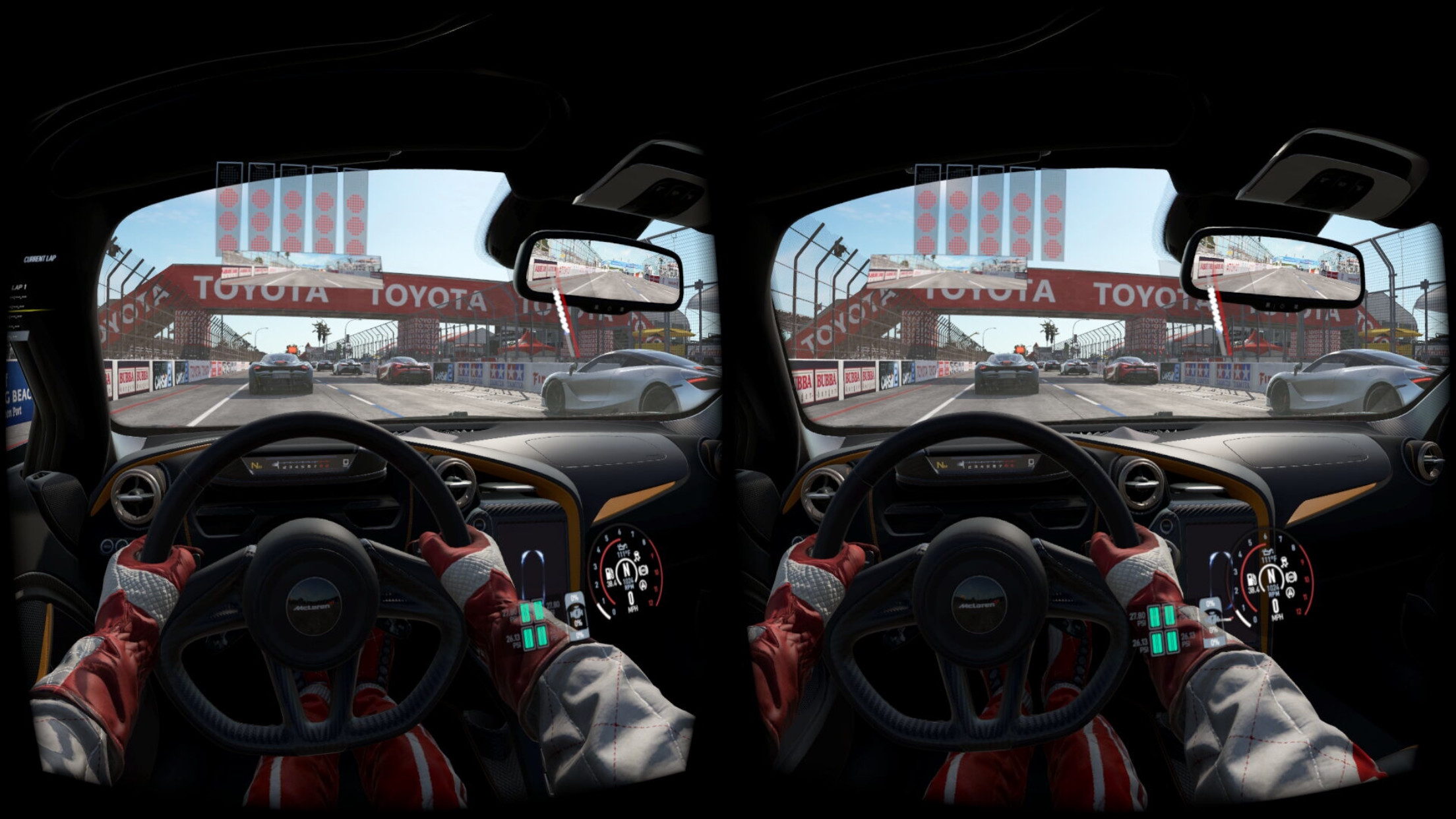Select the engine icon in the 0% damage widget

tap(577, 613)
